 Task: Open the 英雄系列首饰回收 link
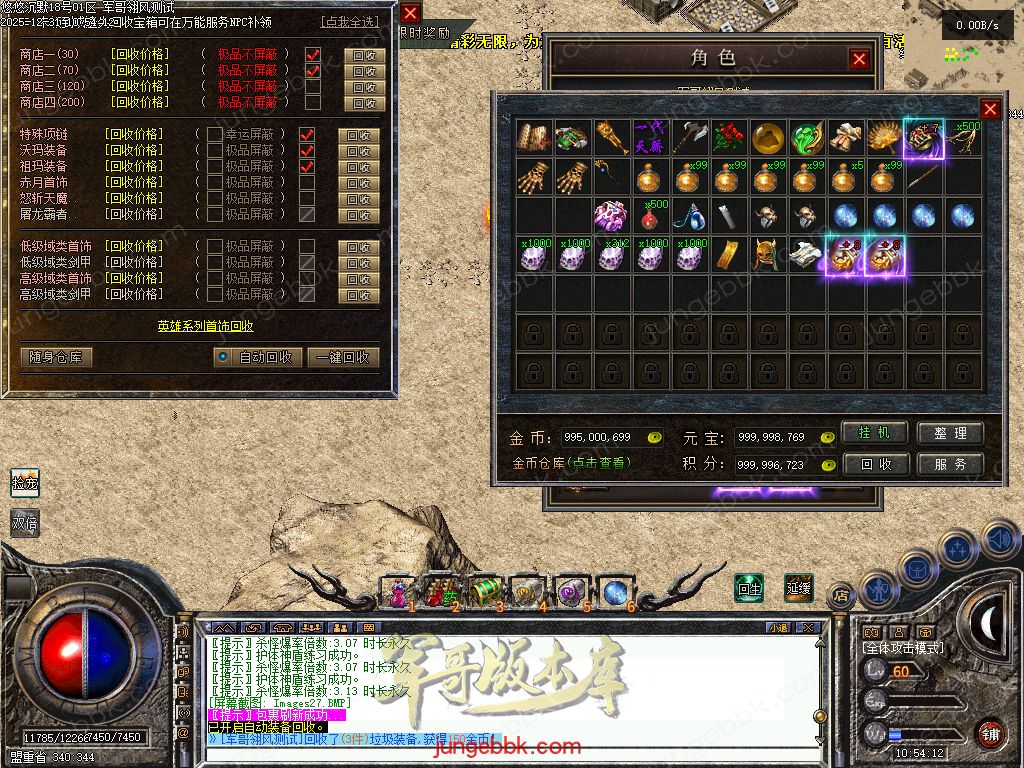[205, 326]
